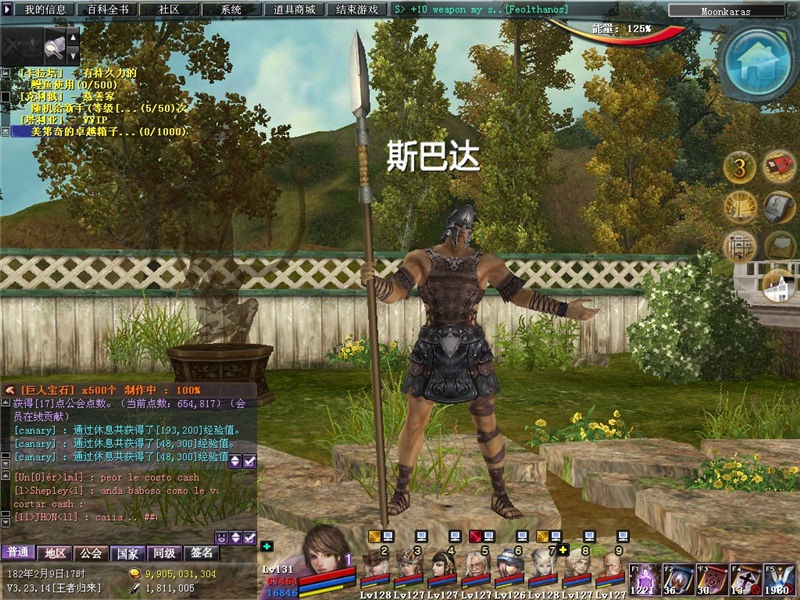The image size is (800, 600).
Task: Switch to the 普通 chat tab
Action: pyautogui.click(x=17, y=553)
